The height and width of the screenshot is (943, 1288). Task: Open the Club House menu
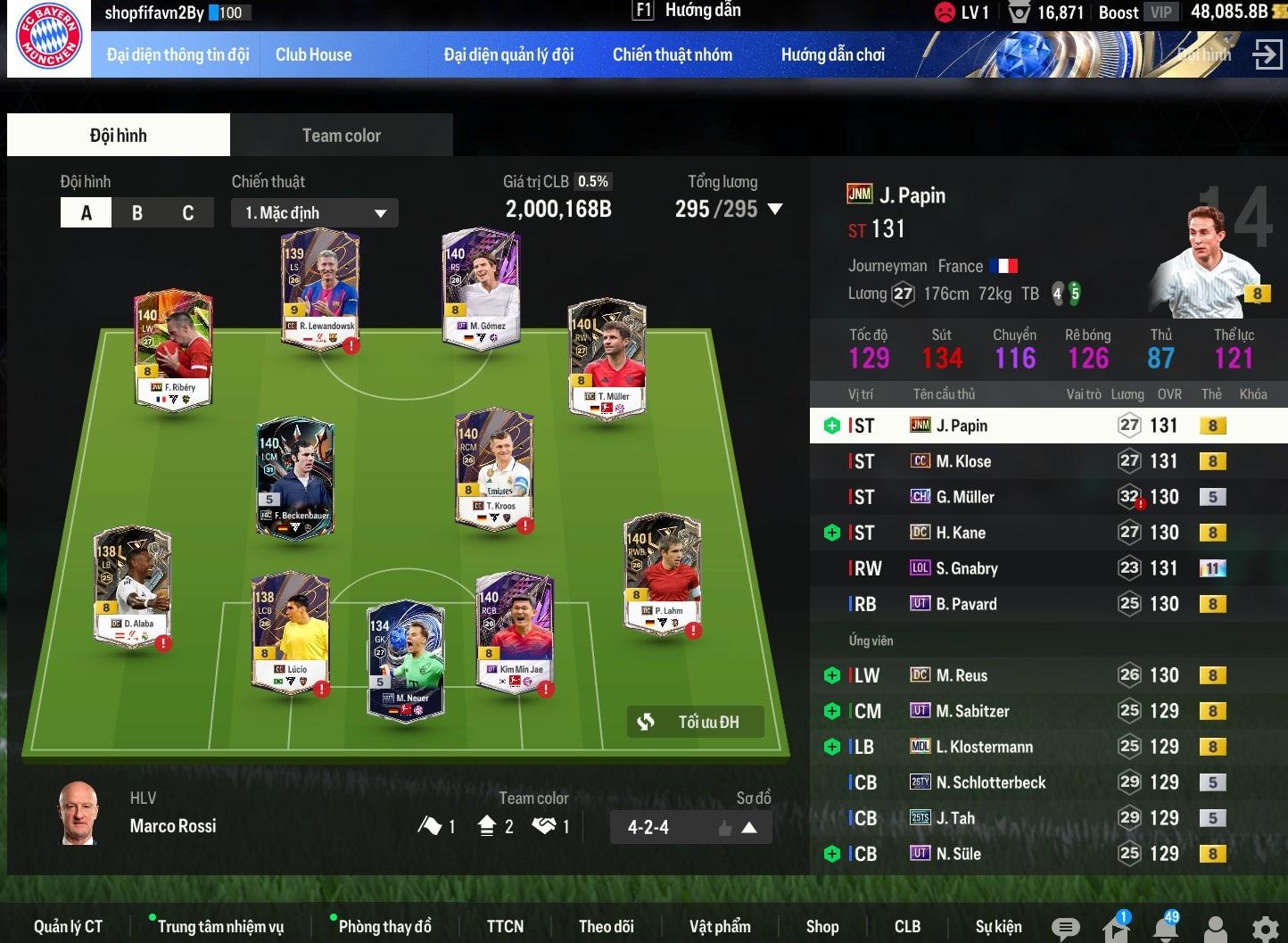[313, 54]
